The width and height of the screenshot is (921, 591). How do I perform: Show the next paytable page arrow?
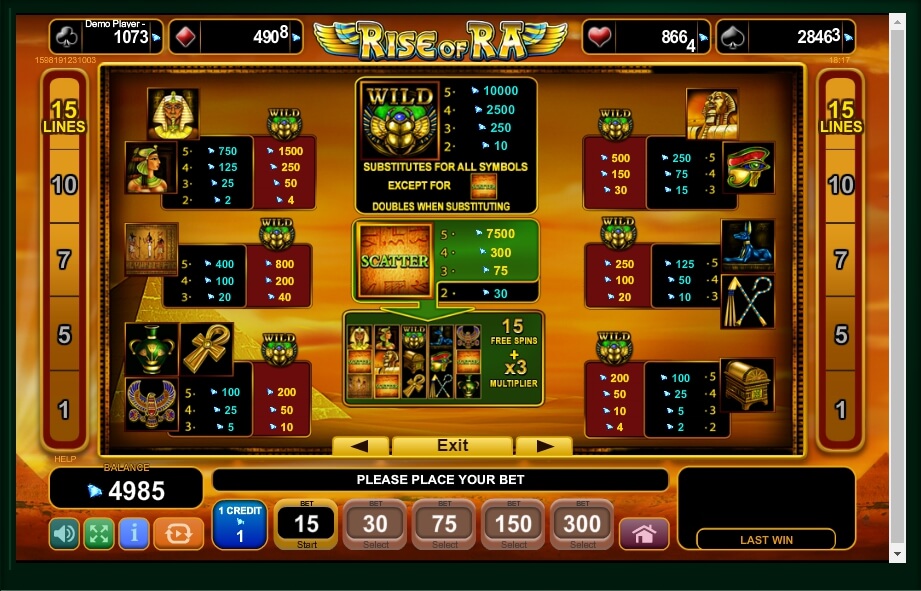546,446
